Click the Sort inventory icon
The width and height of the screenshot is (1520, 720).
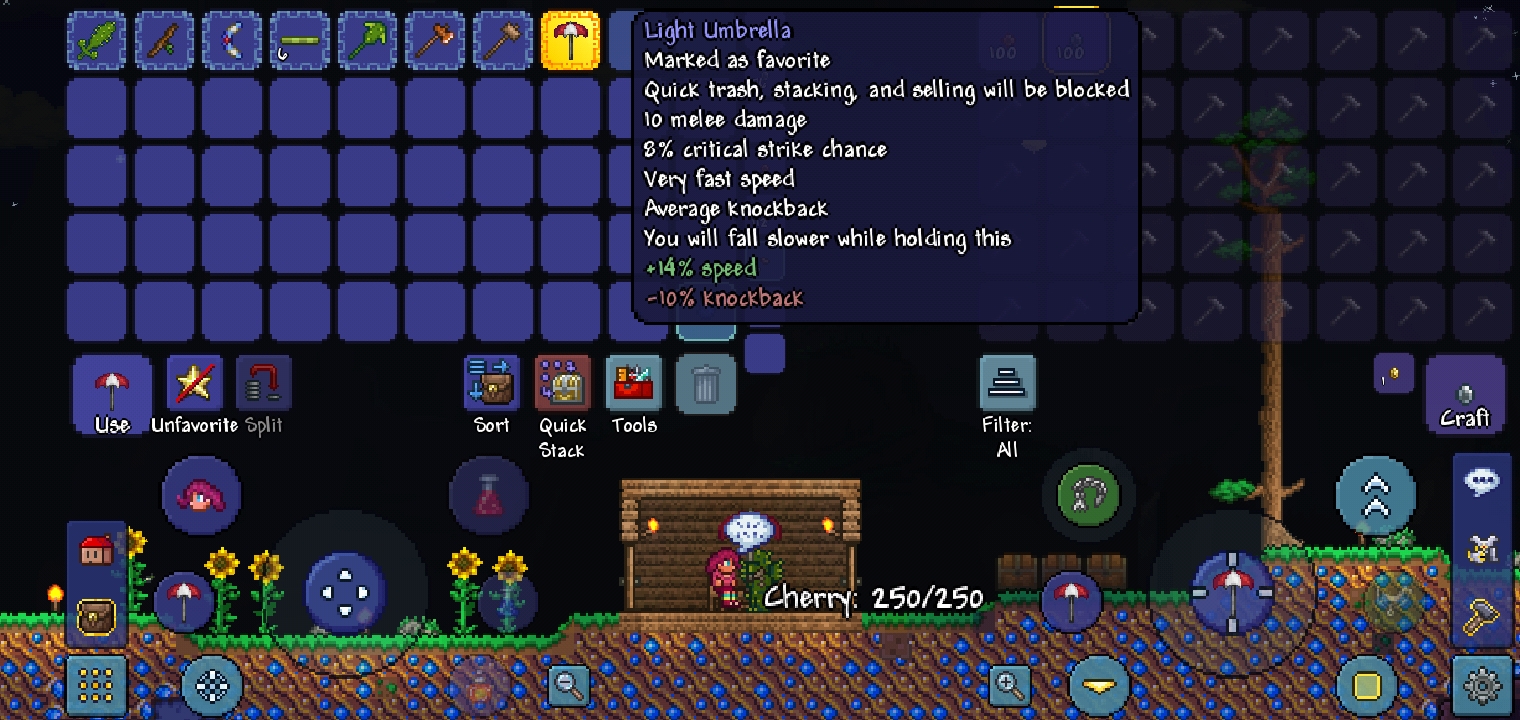pyautogui.click(x=491, y=383)
